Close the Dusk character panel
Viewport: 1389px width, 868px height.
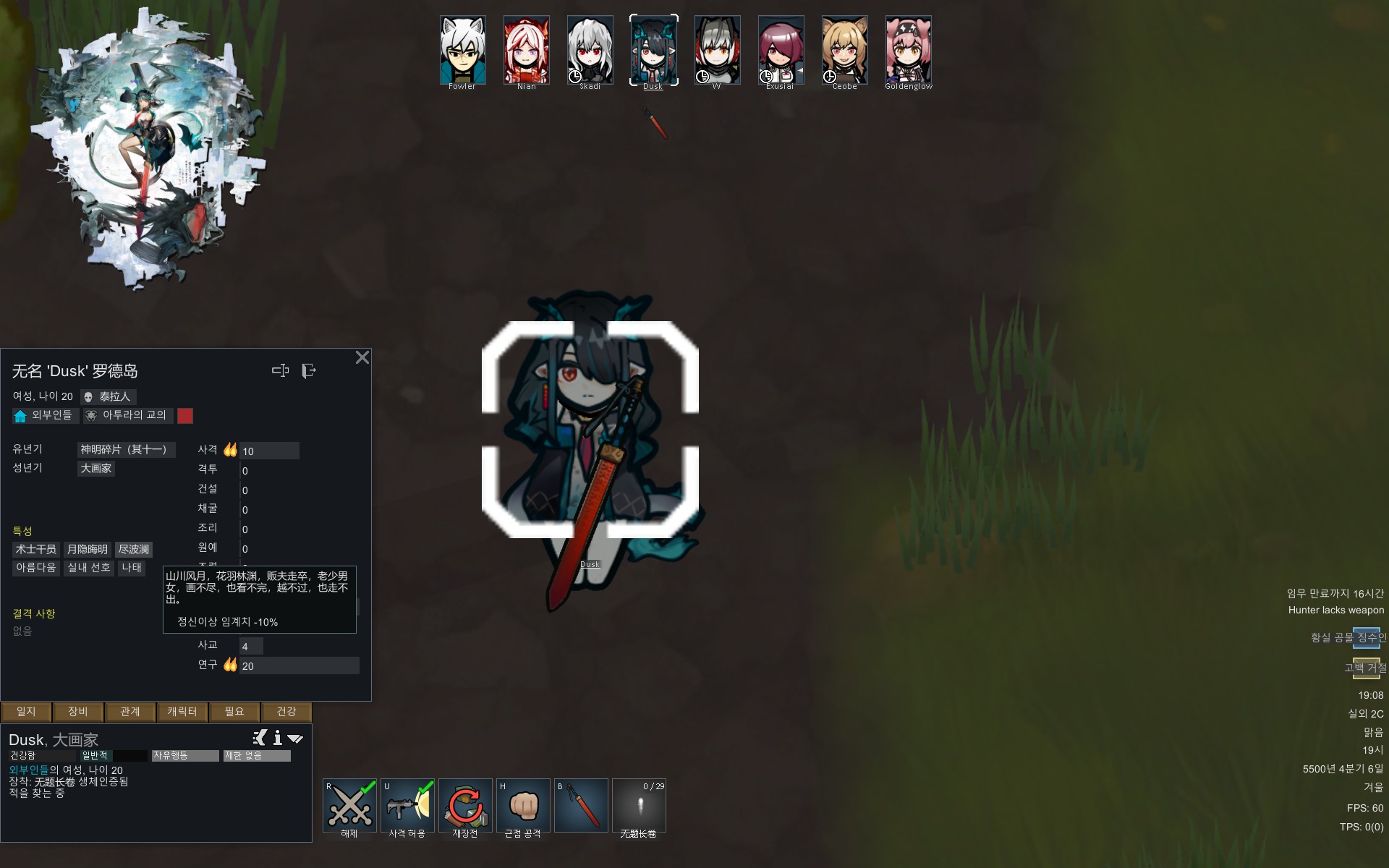click(362, 357)
